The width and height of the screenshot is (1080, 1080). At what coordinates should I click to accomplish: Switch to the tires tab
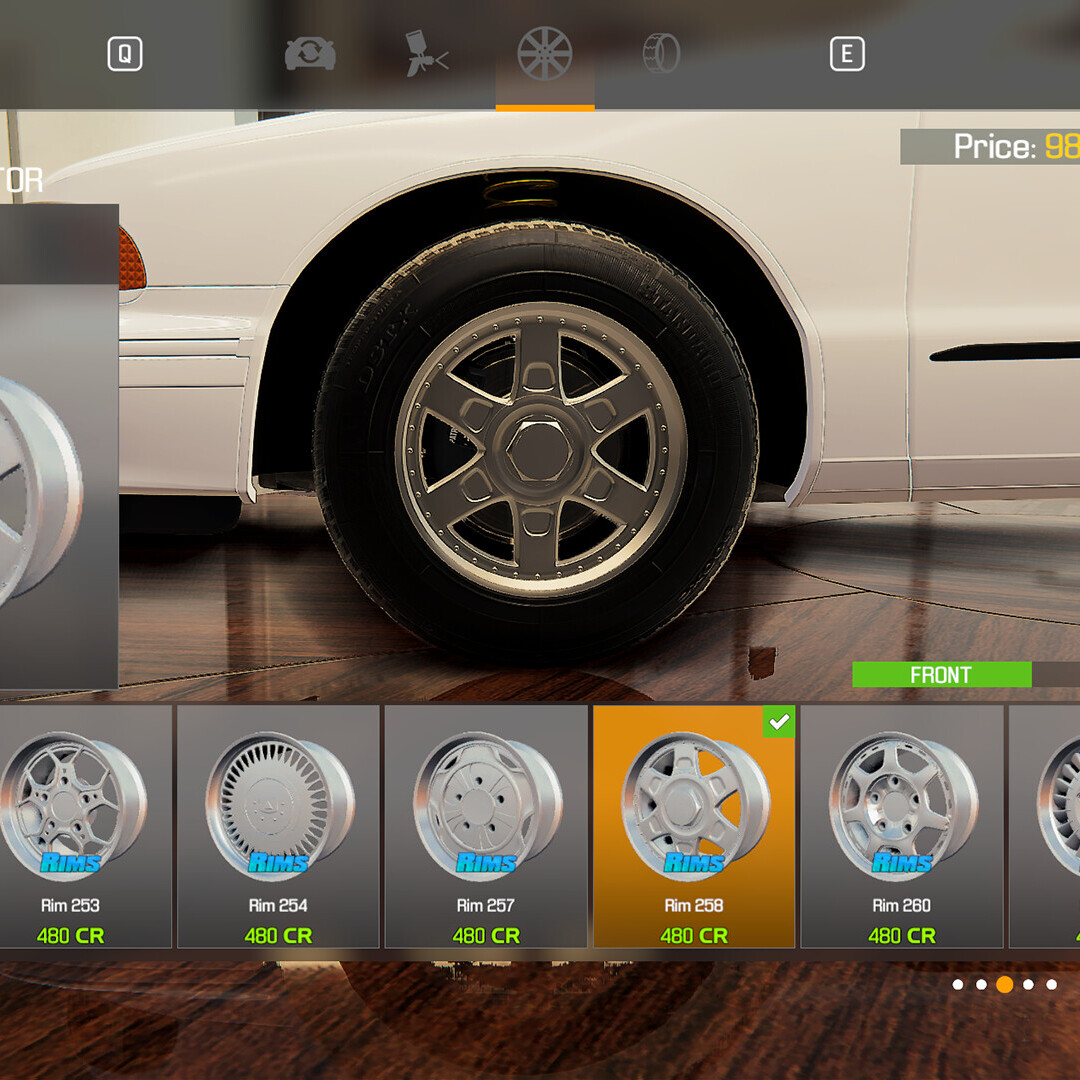661,54
